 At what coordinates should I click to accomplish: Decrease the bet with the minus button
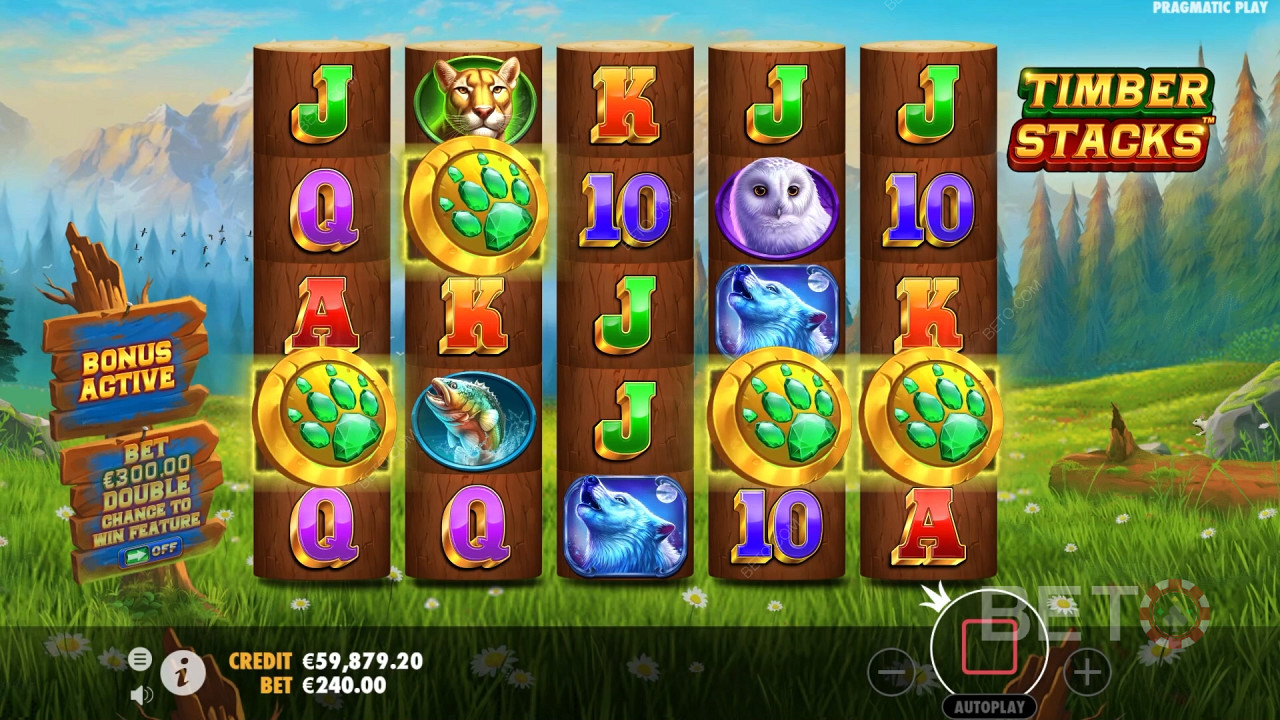click(x=891, y=671)
